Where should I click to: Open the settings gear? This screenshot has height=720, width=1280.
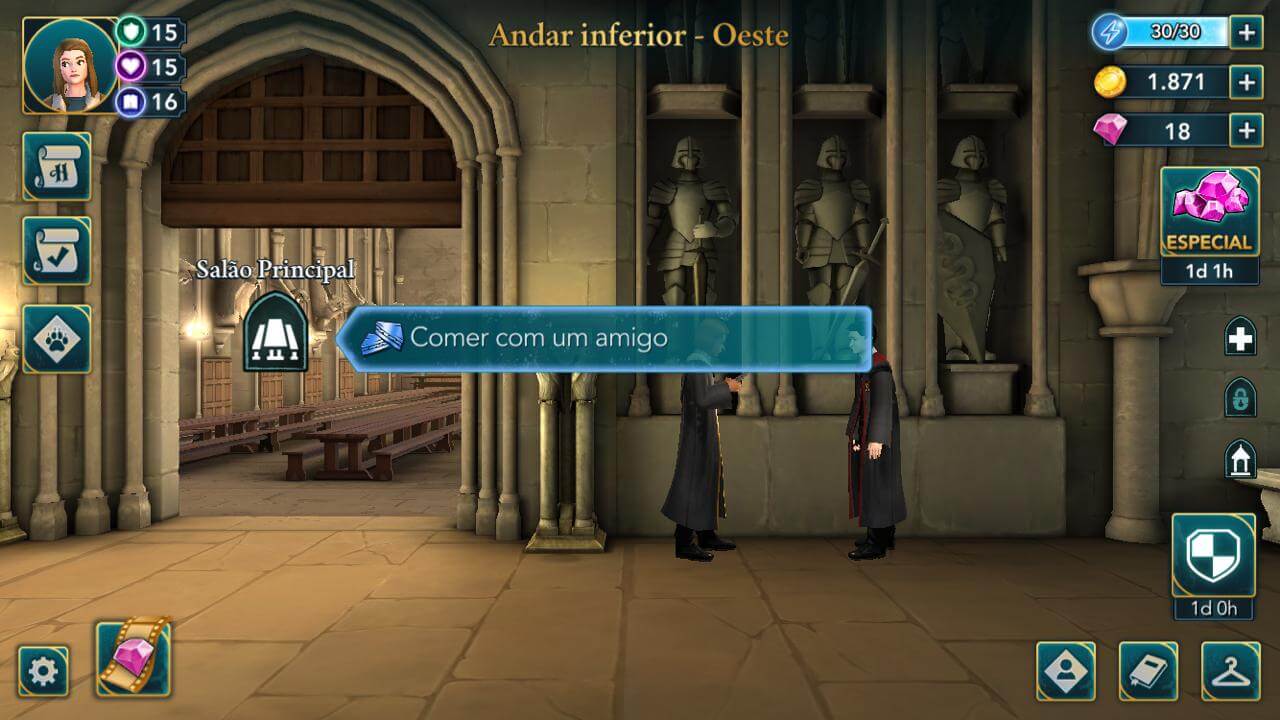(44, 671)
